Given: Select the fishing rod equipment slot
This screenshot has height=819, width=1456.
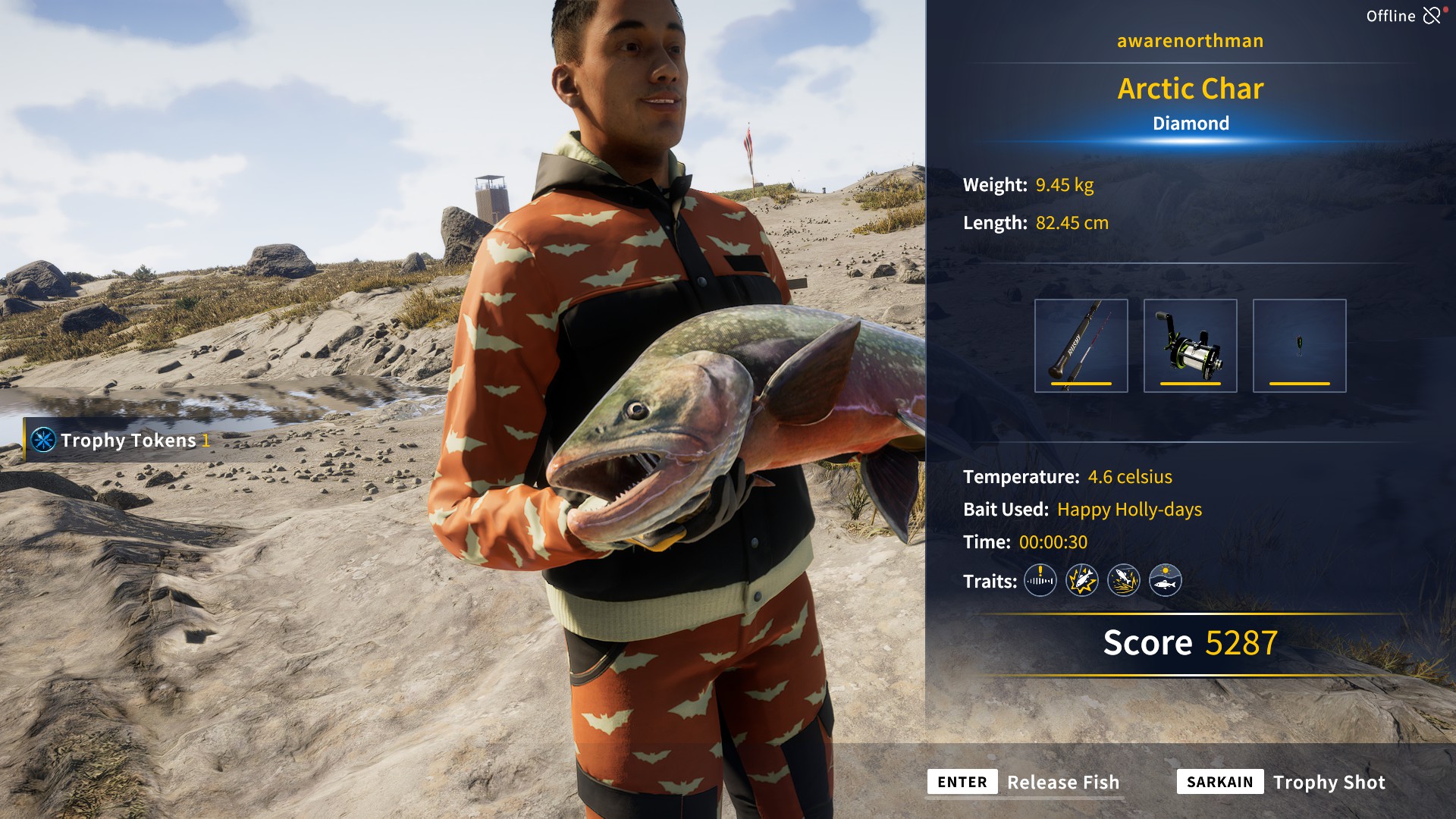Looking at the screenshot, I should click(1081, 346).
